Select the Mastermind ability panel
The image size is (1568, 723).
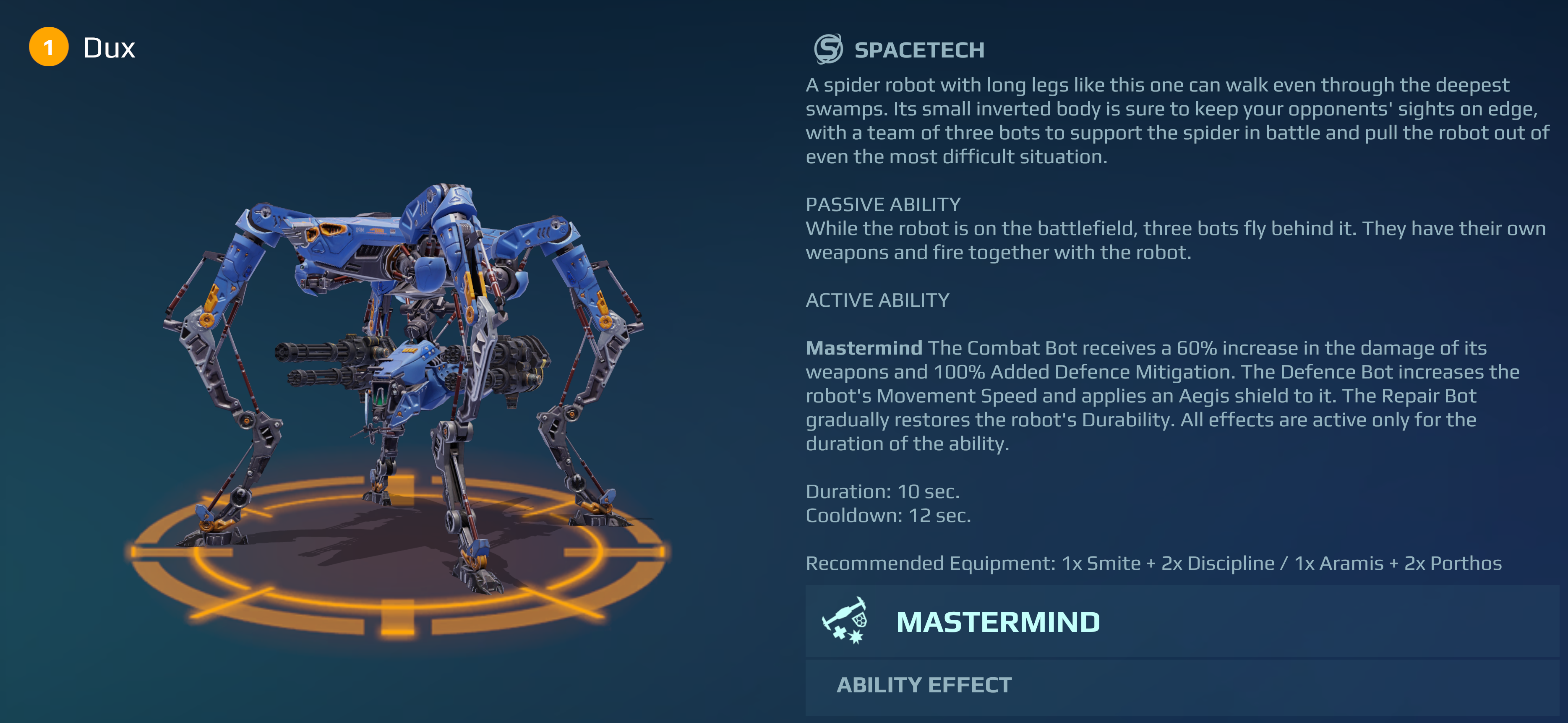[1181, 621]
